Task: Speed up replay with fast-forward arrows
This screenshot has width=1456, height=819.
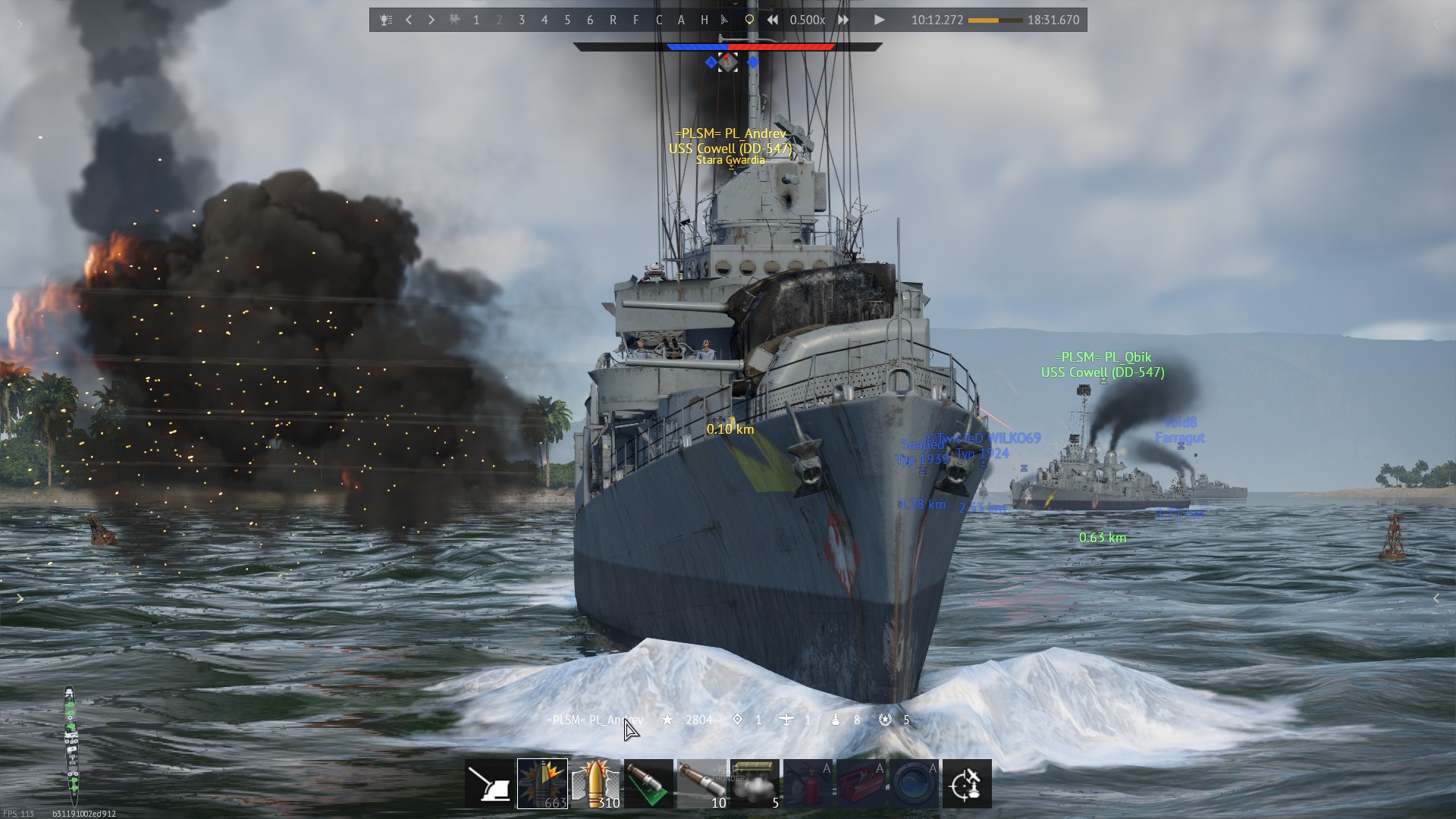Action: coord(843,20)
